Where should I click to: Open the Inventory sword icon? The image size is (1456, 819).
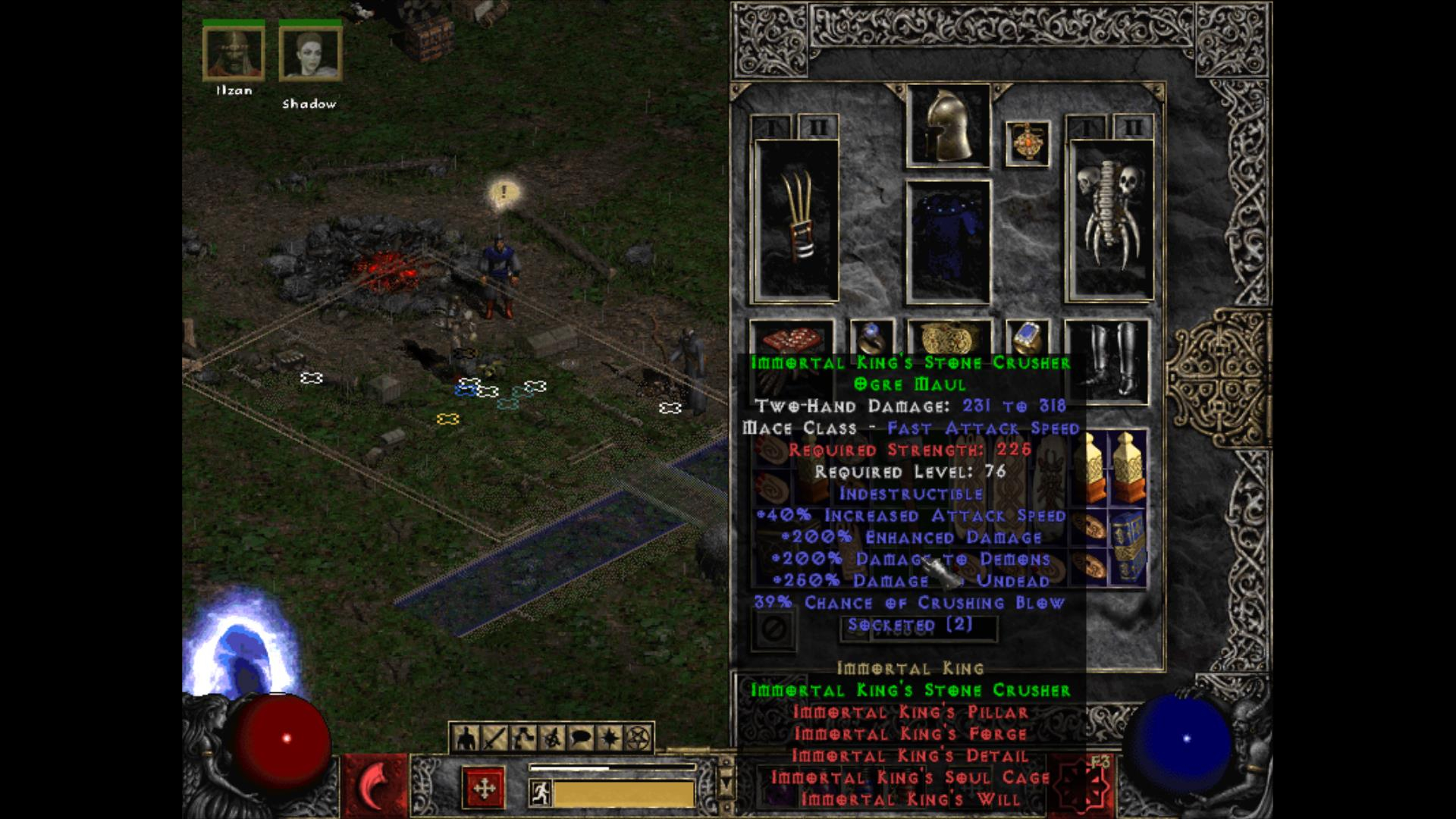pos(493,736)
